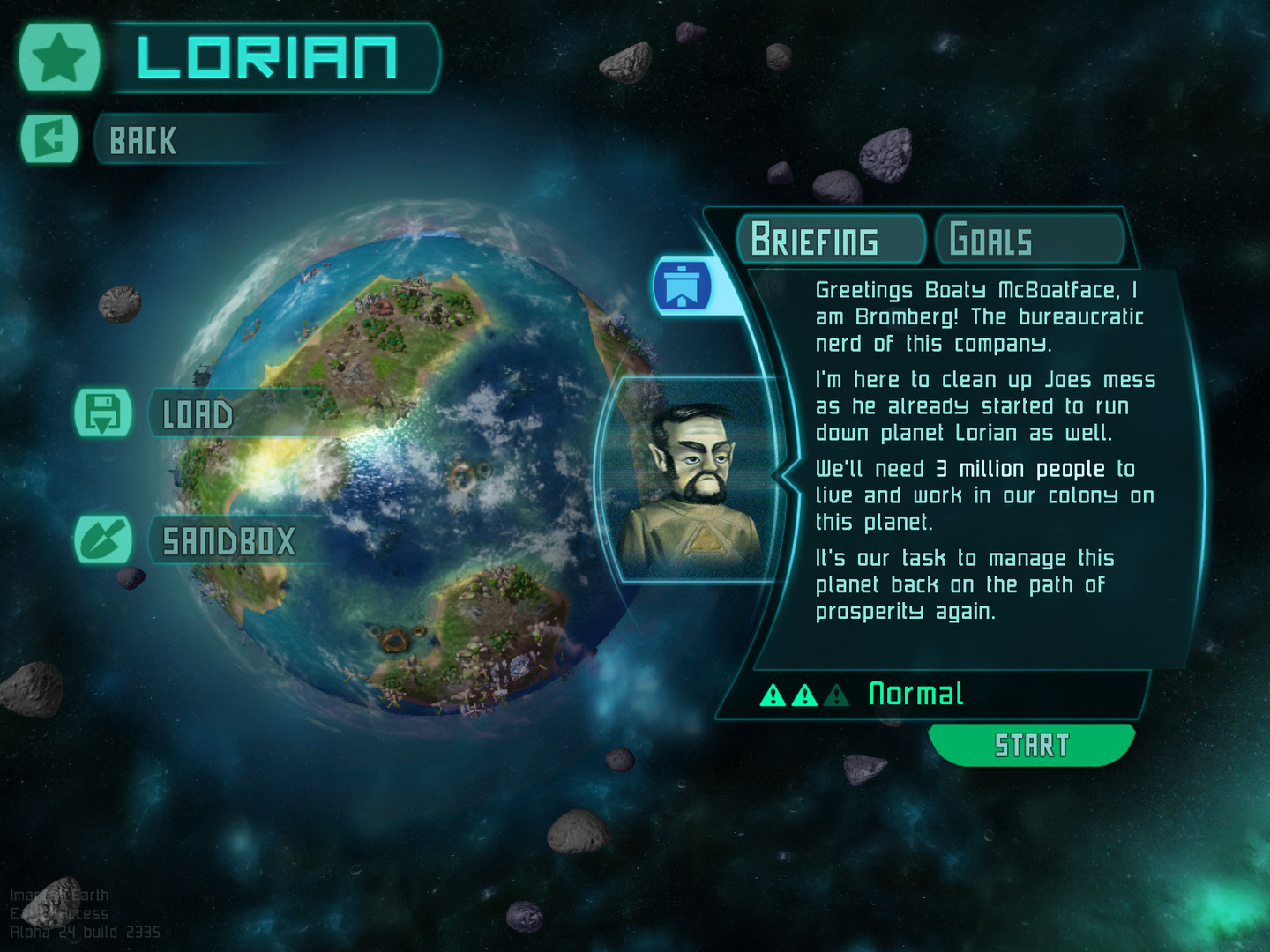The width and height of the screenshot is (1270, 952).
Task: Click the back arrow icon
Action: [x=49, y=139]
